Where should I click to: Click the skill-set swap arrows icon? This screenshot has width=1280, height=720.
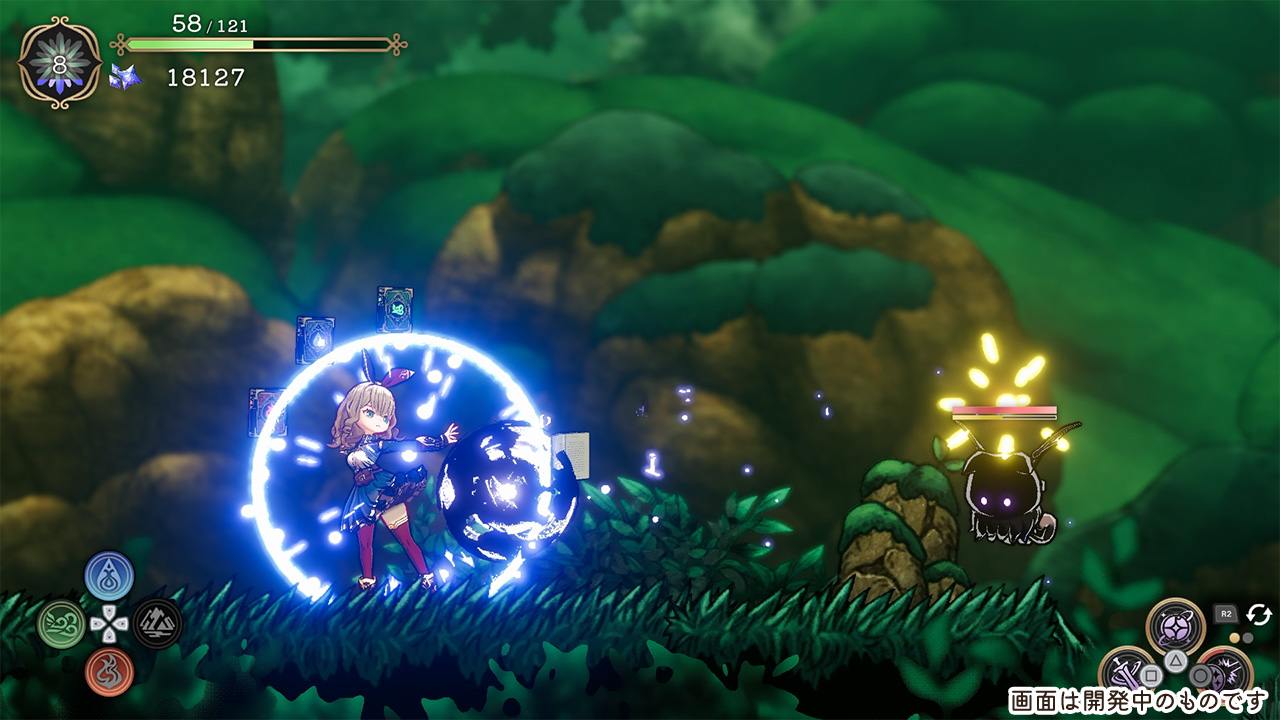[x=1258, y=614]
